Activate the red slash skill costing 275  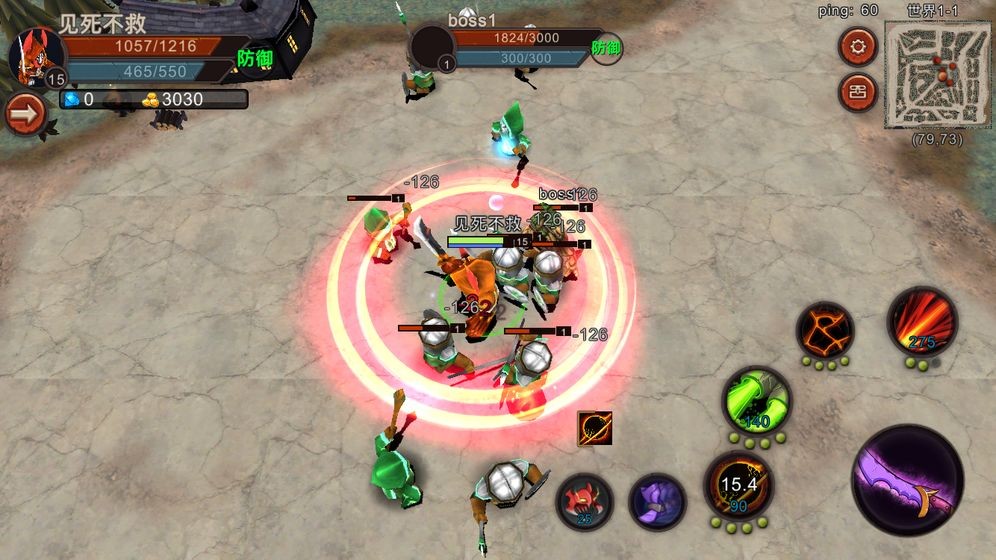[922, 321]
